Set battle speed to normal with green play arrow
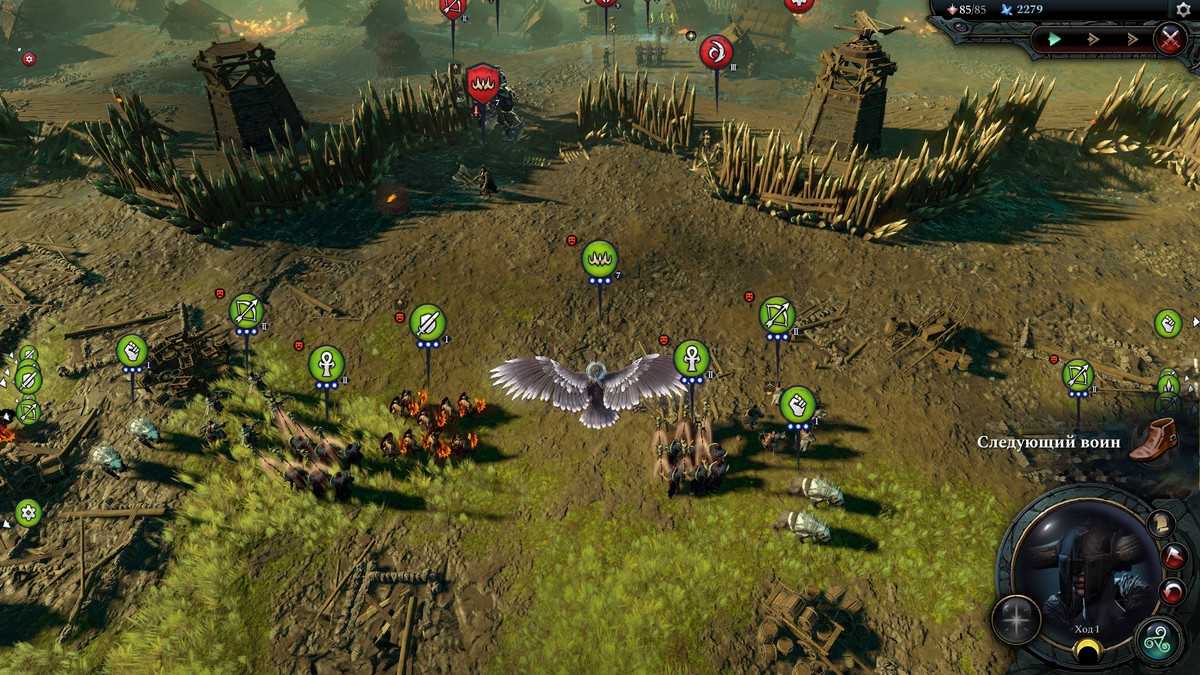Screen dimensions: 1200x675 [x=1054, y=40]
